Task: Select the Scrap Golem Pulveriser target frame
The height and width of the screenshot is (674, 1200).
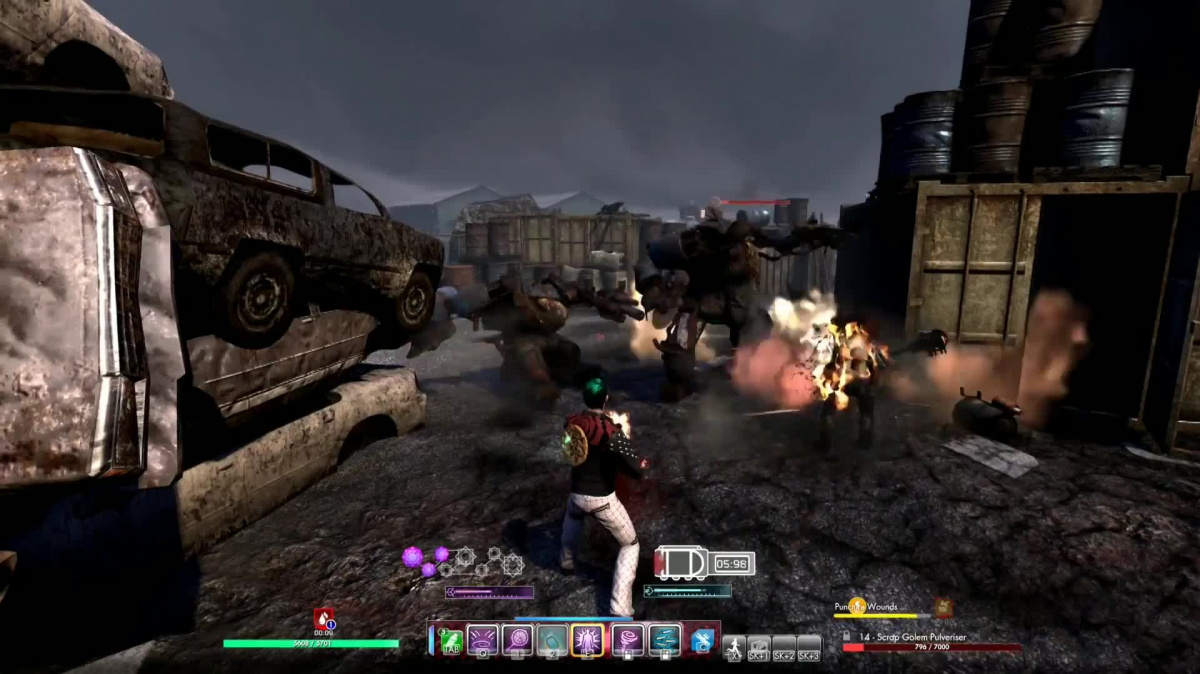Action: click(x=930, y=642)
